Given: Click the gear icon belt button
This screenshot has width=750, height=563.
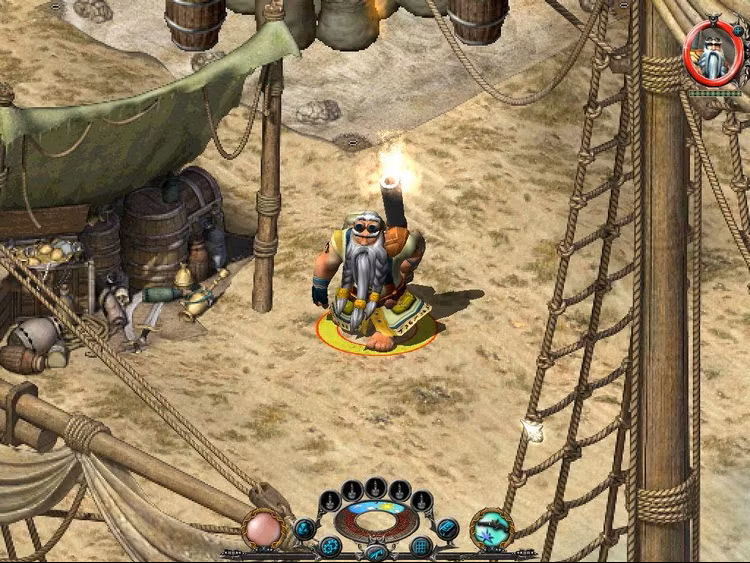Looking at the screenshot, I should (x=331, y=546).
